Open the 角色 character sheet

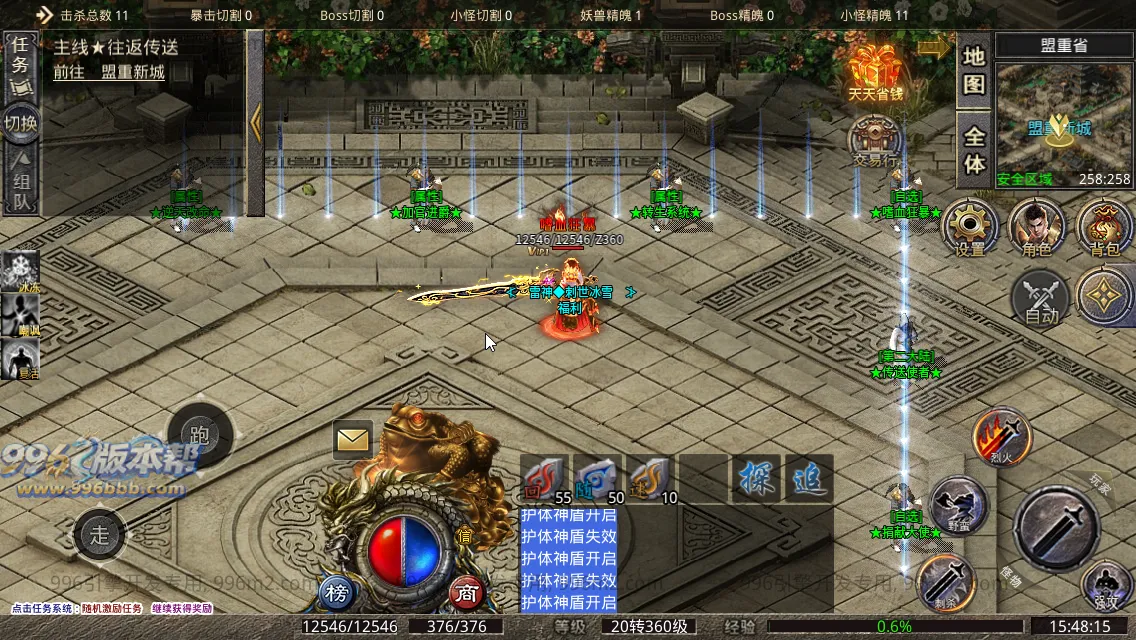(x=1036, y=227)
